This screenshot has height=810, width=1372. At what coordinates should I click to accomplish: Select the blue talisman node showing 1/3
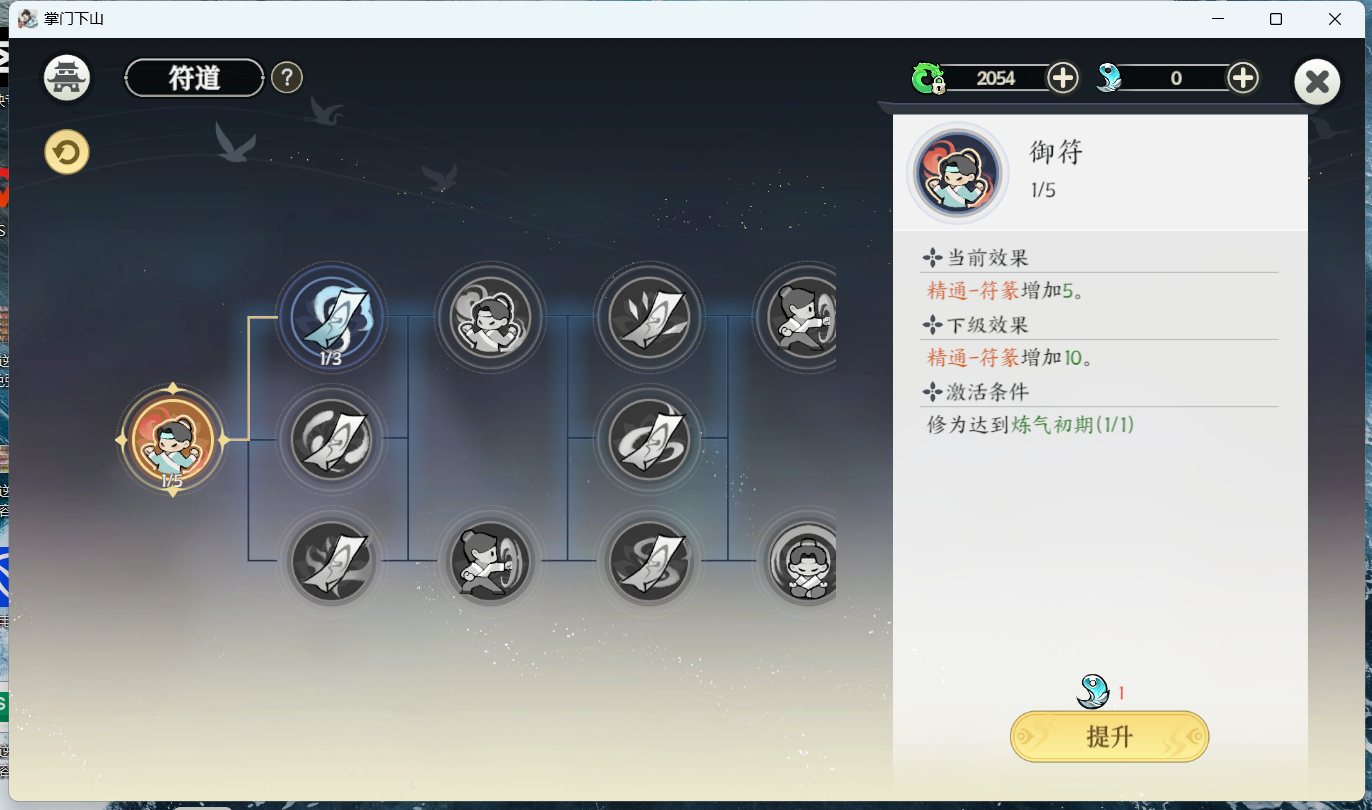[x=332, y=316]
